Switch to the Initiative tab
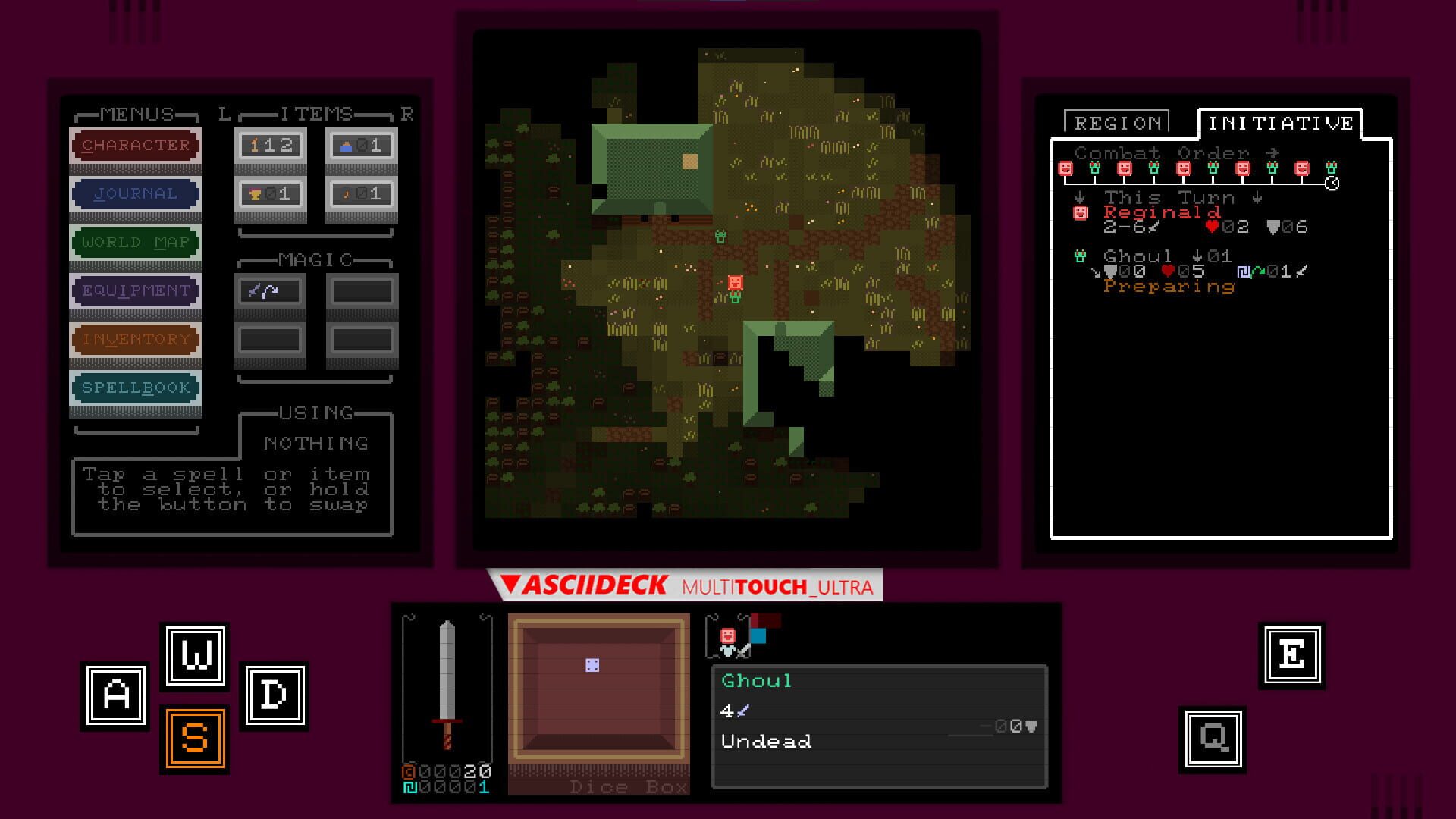The width and height of the screenshot is (1456, 819). coord(1280,121)
